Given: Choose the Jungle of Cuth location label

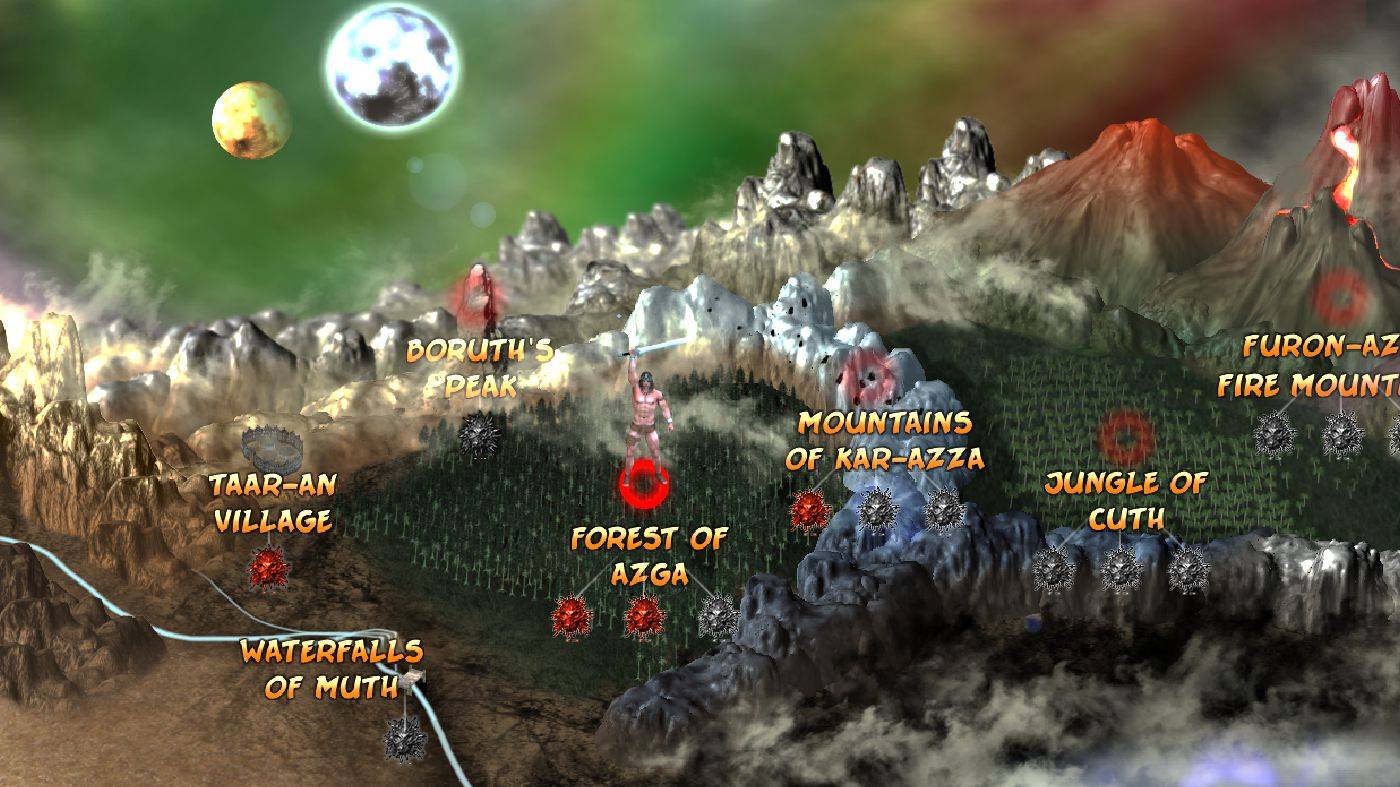Looking at the screenshot, I should point(1126,501).
